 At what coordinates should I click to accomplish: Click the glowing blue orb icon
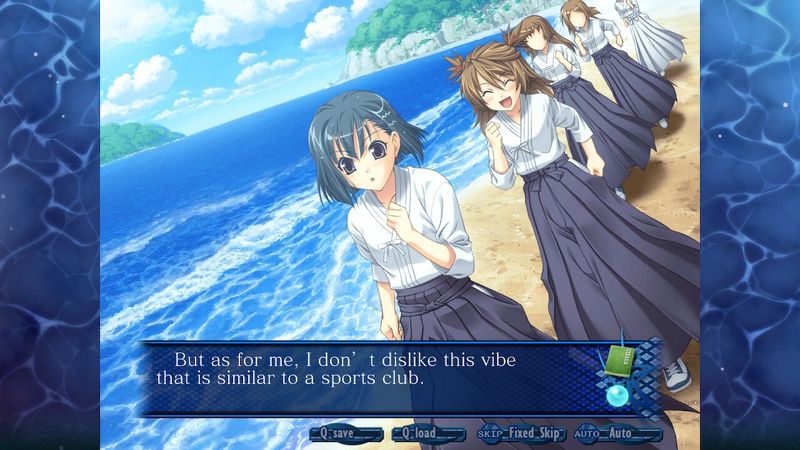tap(618, 395)
